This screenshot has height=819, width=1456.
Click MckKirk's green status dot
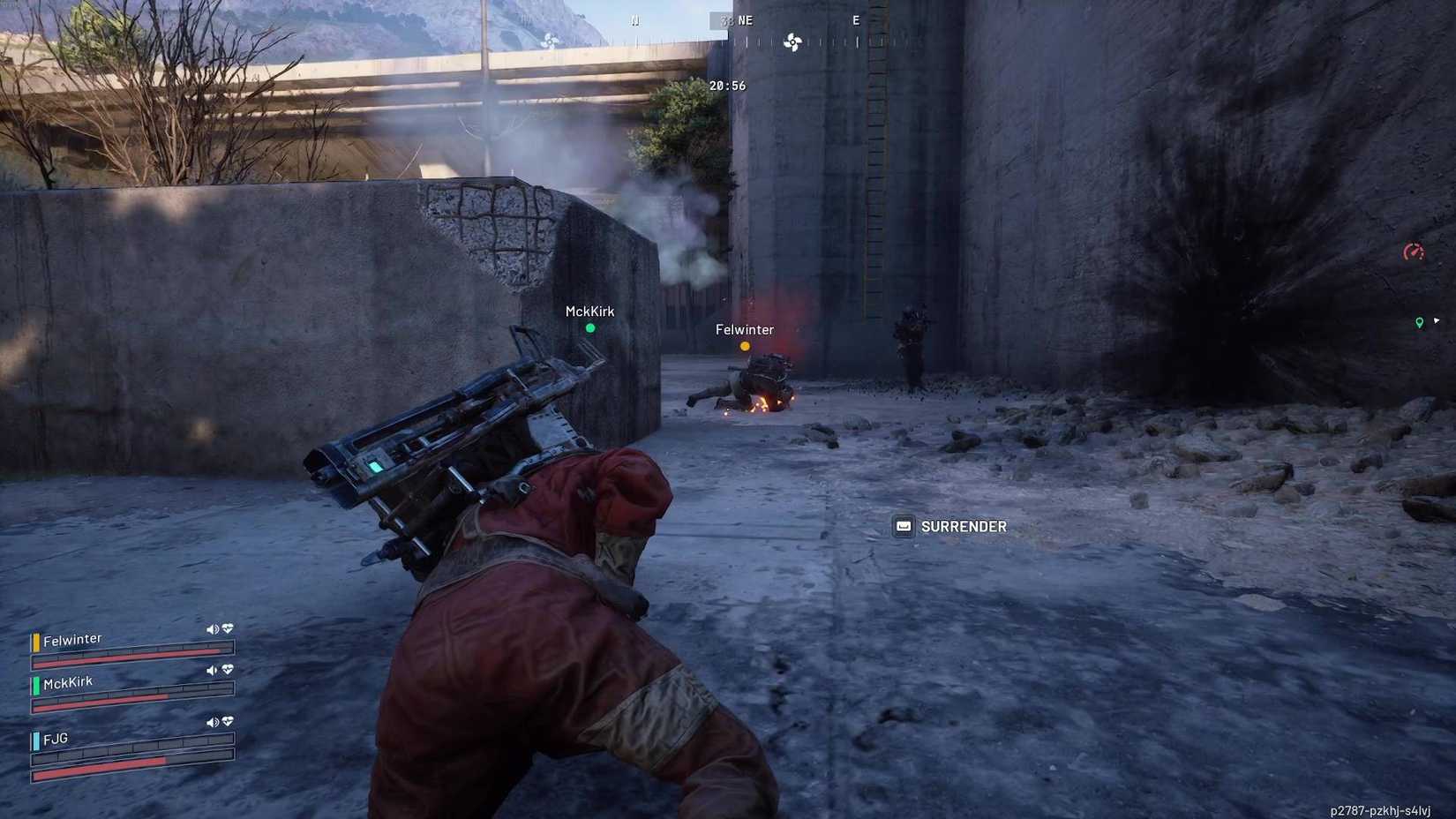coord(589,327)
